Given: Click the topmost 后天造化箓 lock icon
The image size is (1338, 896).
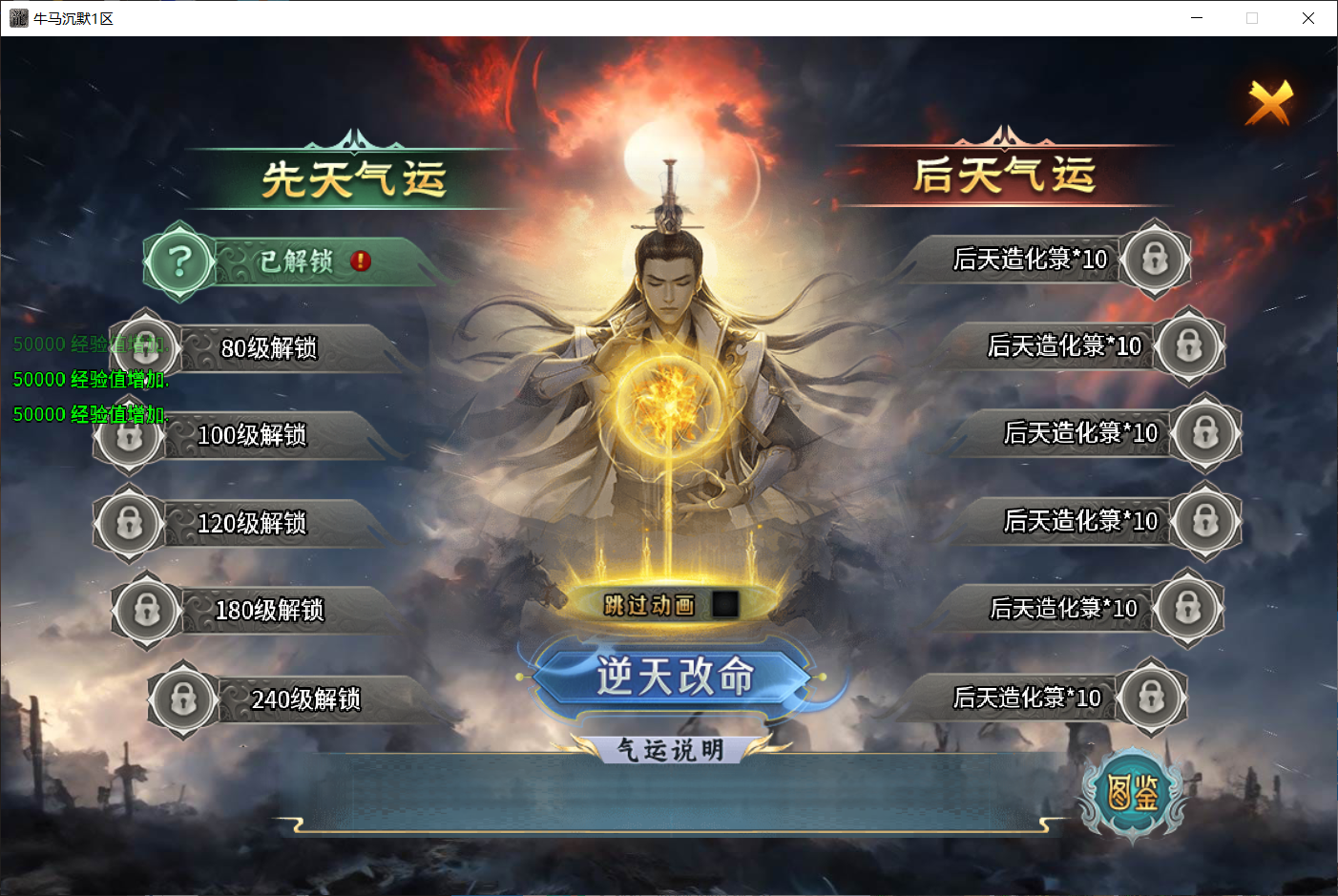Looking at the screenshot, I should 1155,259.
